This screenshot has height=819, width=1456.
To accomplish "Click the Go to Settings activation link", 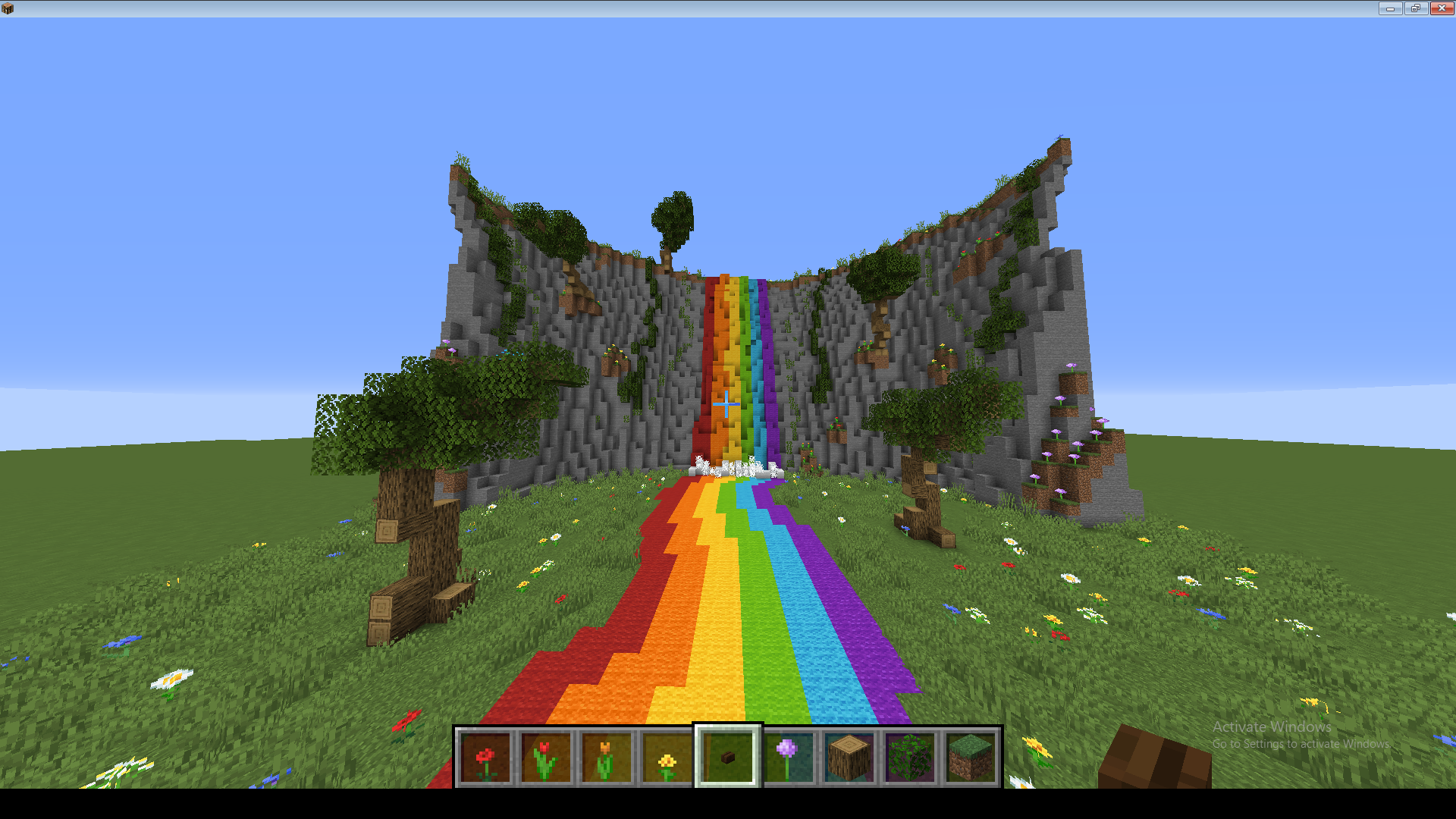I will point(1303,745).
